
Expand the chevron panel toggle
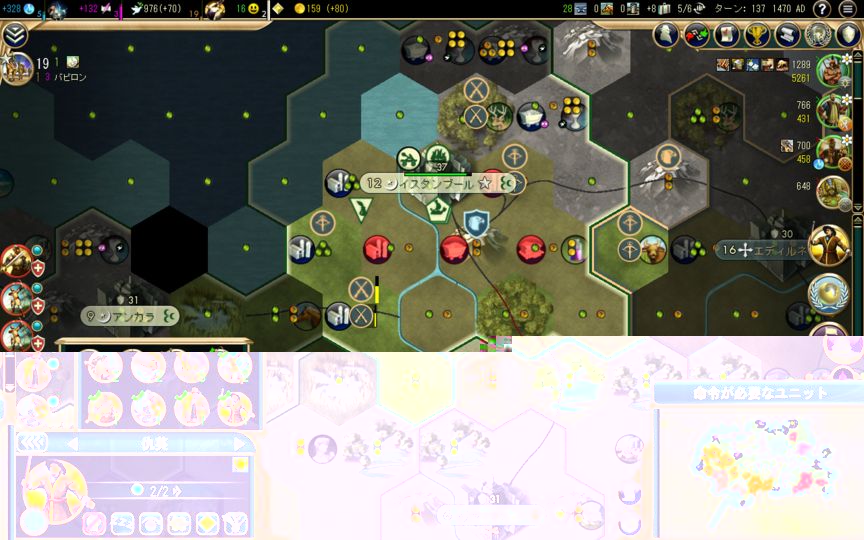(15, 35)
